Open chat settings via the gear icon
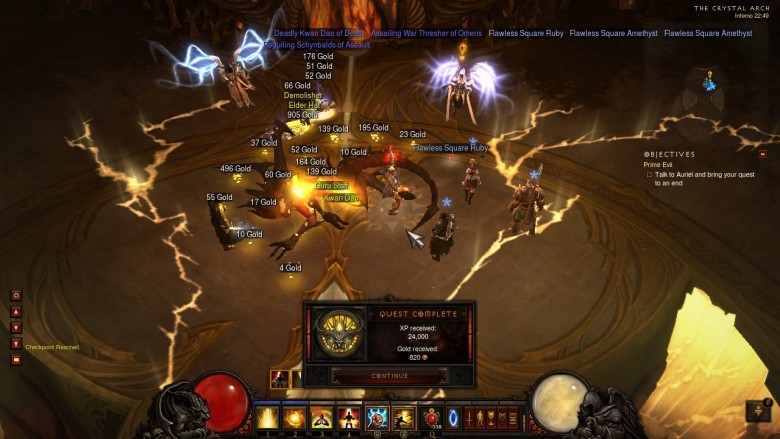The height and width of the screenshot is (439, 780). [x=16, y=295]
